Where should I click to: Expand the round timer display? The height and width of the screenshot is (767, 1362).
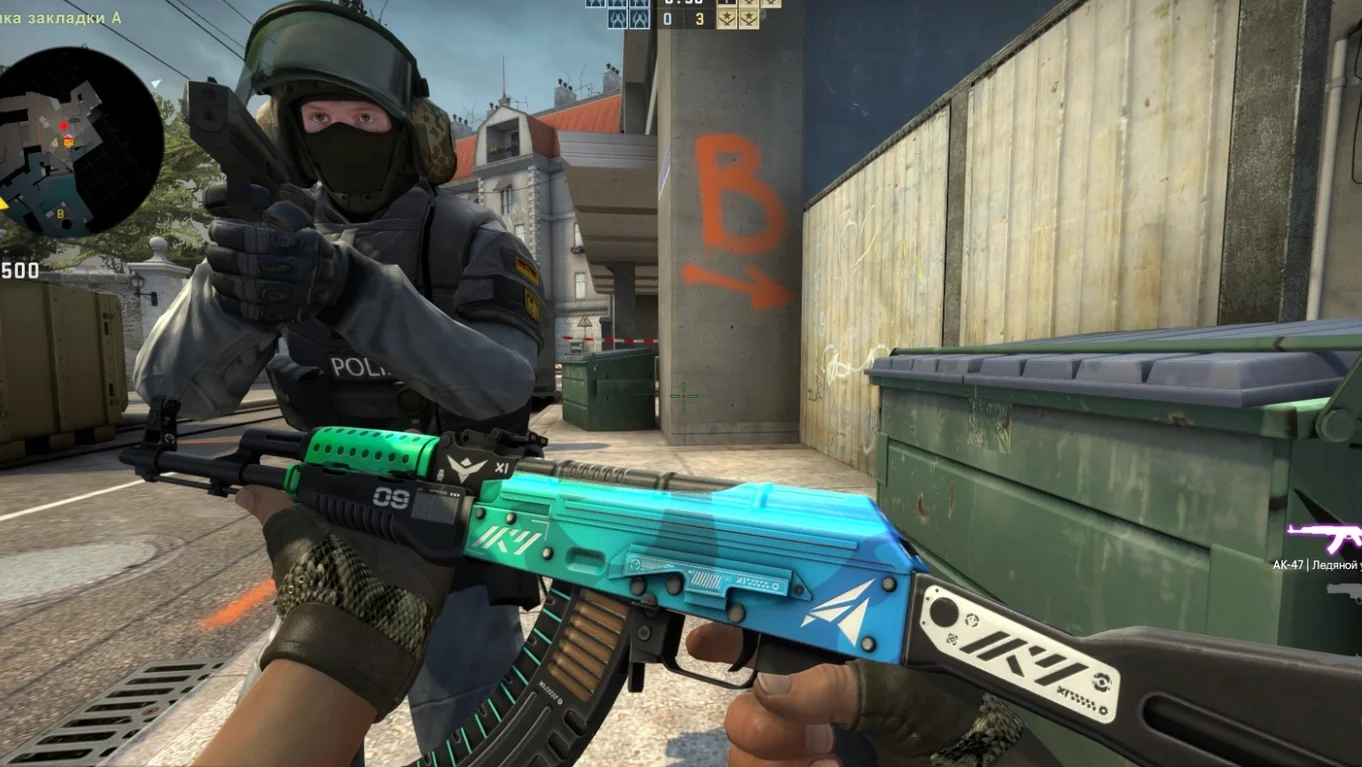pyautogui.click(x=683, y=5)
